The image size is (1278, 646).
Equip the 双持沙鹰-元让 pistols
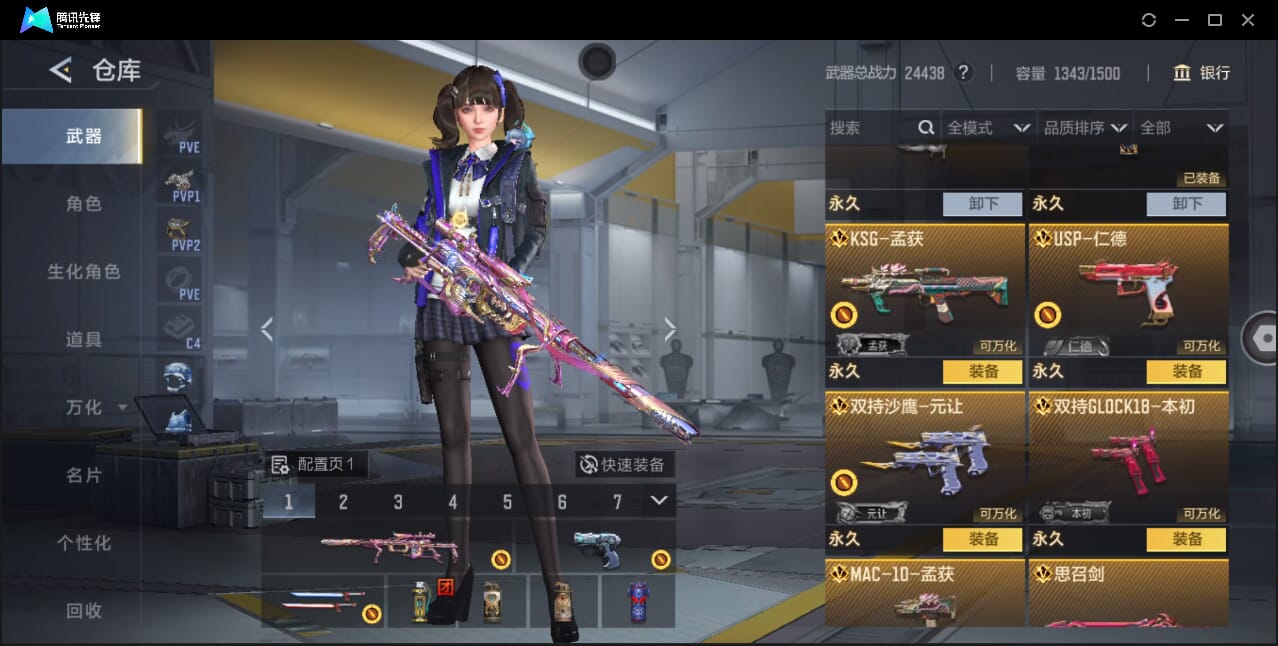click(983, 540)
